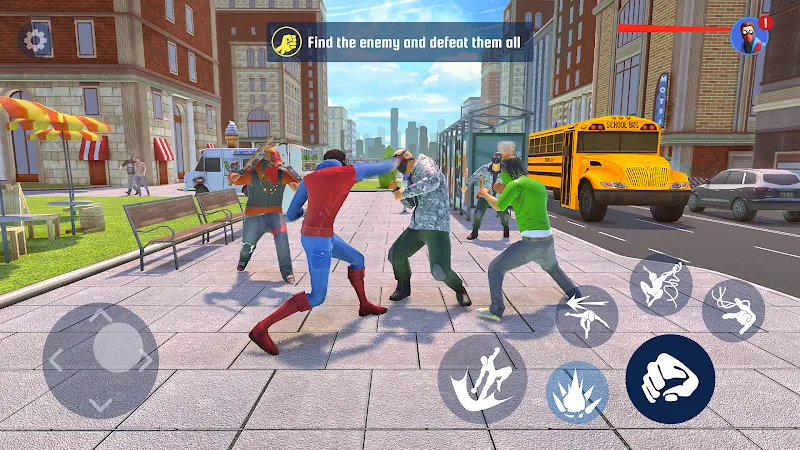Use the jumping kick slash ability
The height and width of the screenshot is (450, 800).
pyautogui.click(x=482, y=378)
